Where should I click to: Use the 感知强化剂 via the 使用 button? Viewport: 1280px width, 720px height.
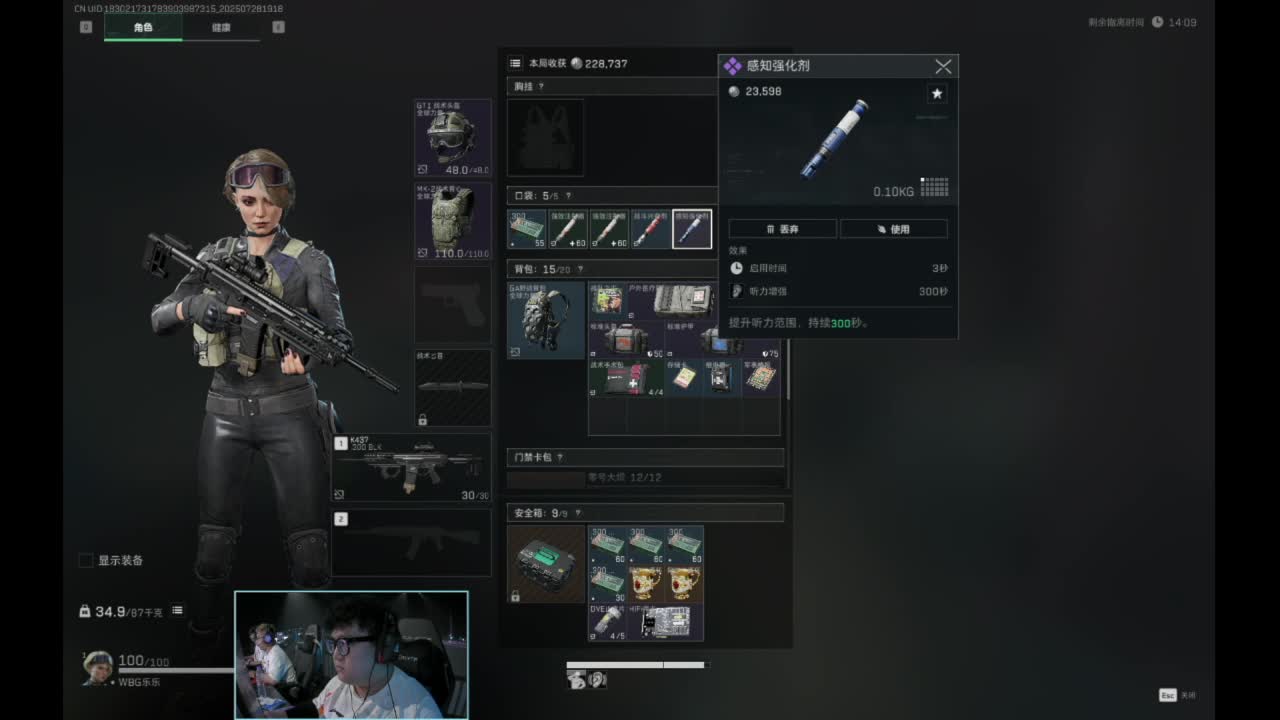[x=893, y=229]
